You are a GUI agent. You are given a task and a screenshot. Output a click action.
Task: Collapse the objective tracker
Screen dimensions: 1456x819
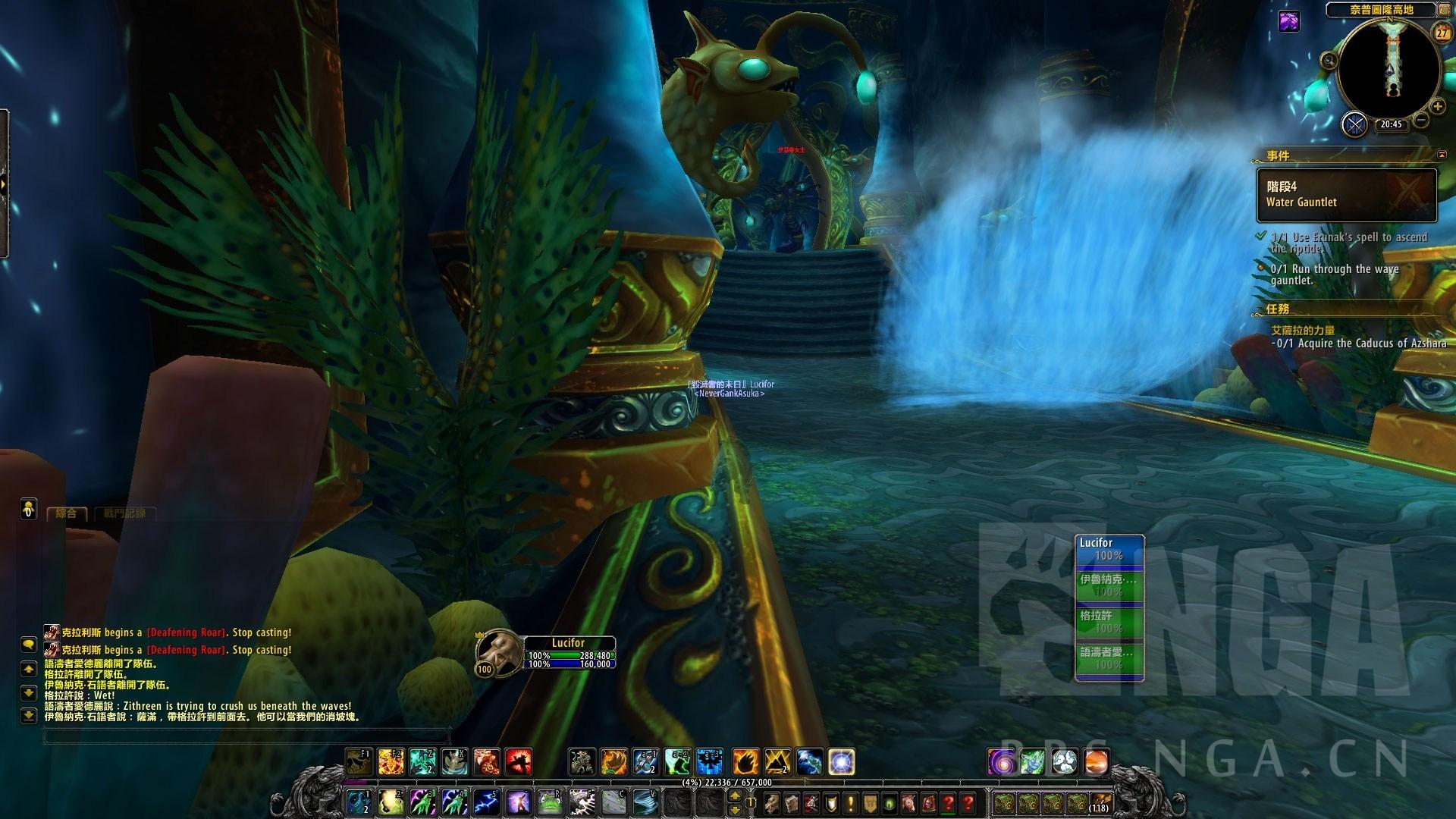pos(1442,155)
